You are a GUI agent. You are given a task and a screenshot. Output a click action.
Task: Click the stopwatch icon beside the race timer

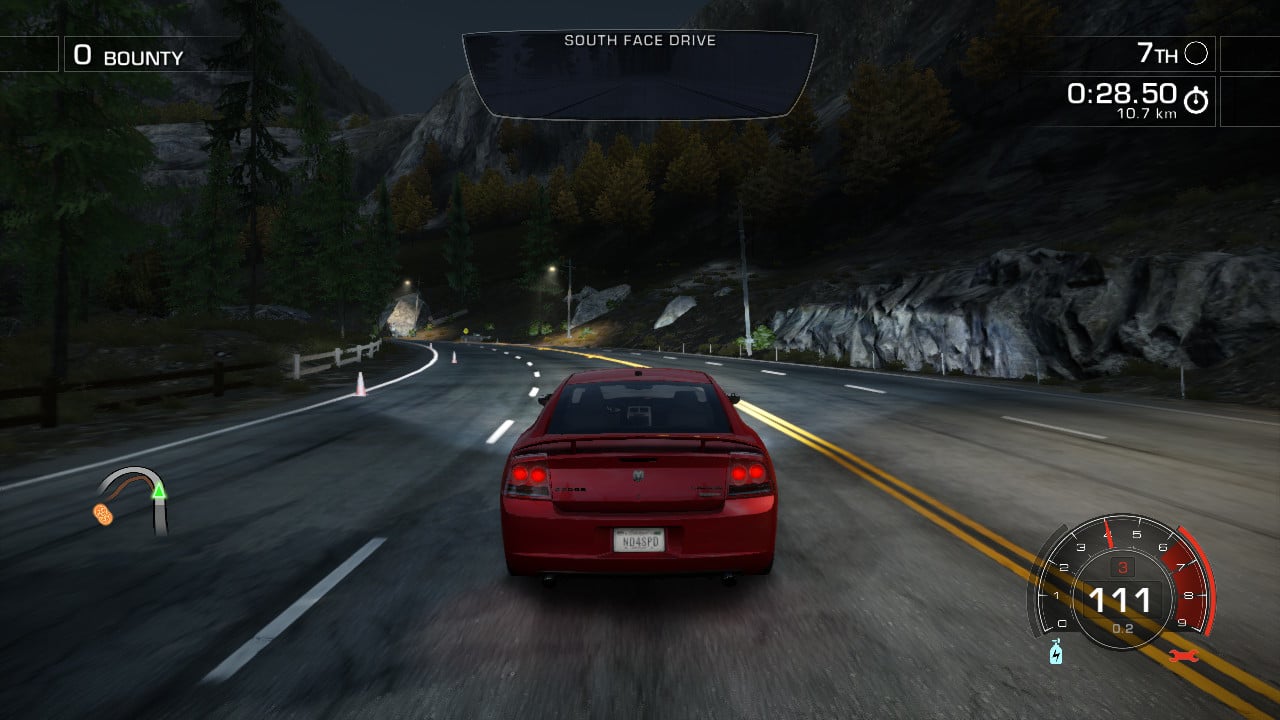coord(1196,98)
